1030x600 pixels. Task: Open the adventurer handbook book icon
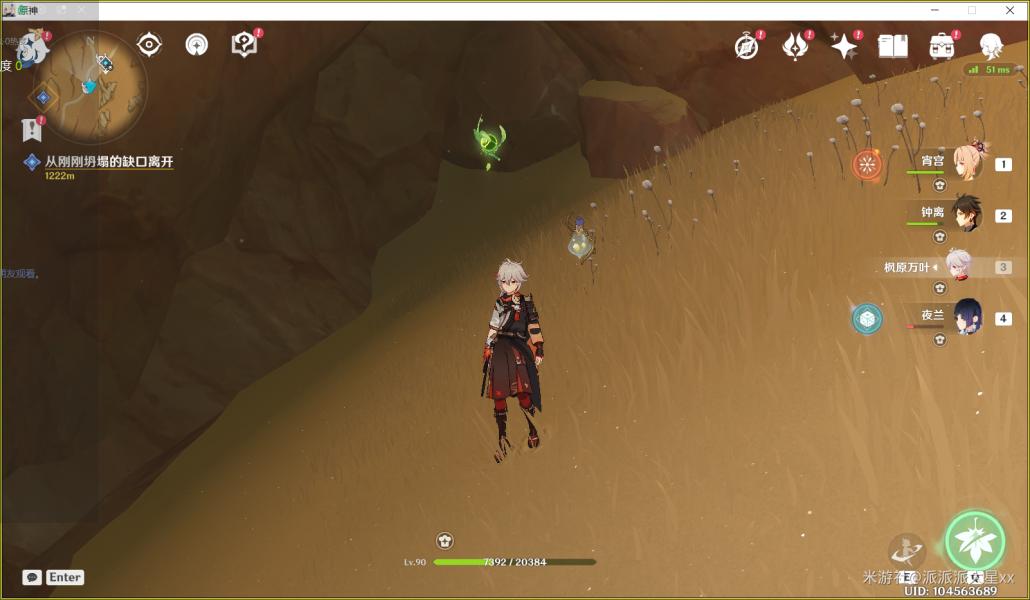[892, 46]
